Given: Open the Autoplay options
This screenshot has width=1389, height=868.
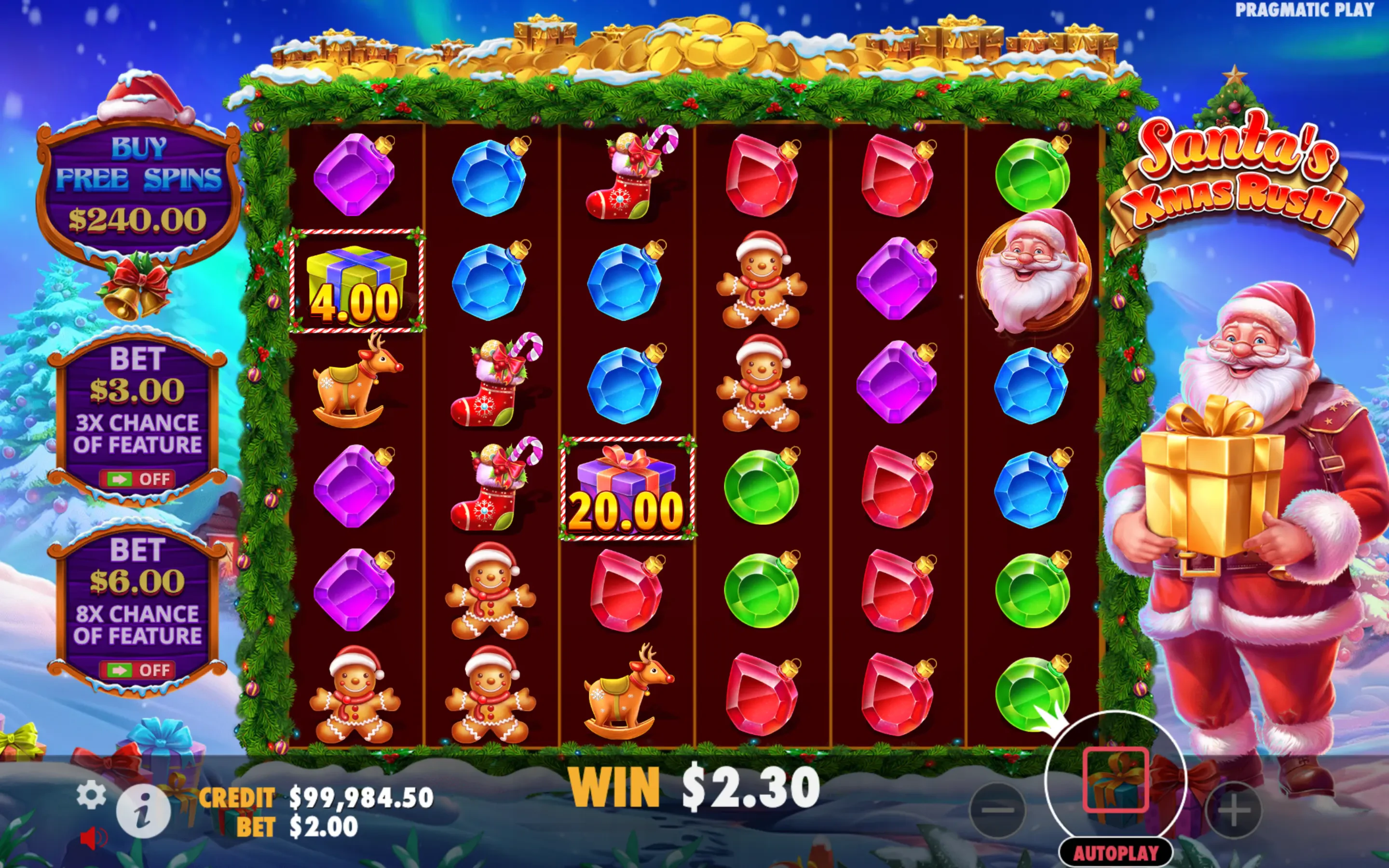Looking at the screenshot, I should pos(1115,853).
